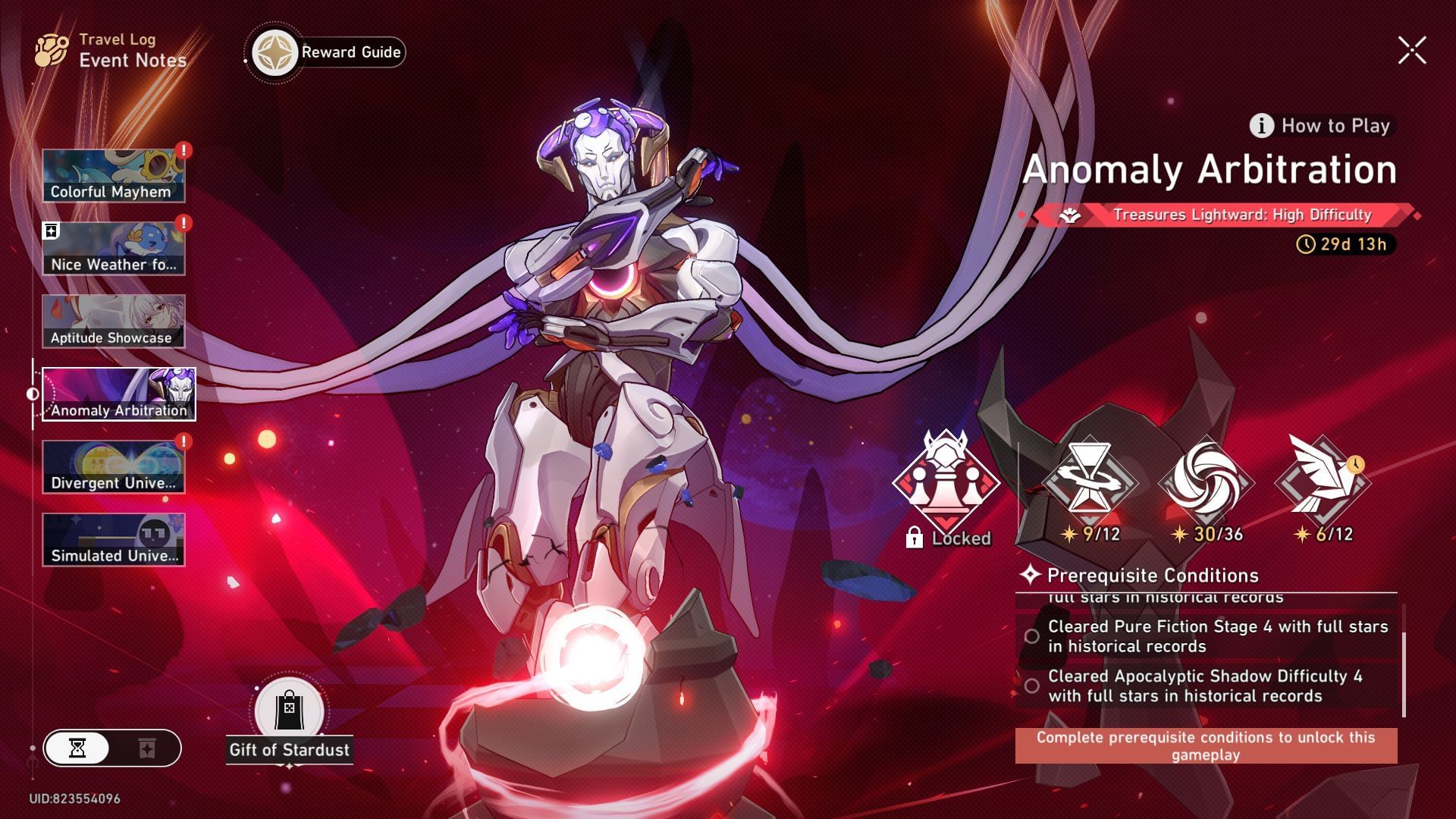Viewport: 1456px width, 819px height.
Task: Switch to the hourglass timed-events tab
Action: point(77,748)
